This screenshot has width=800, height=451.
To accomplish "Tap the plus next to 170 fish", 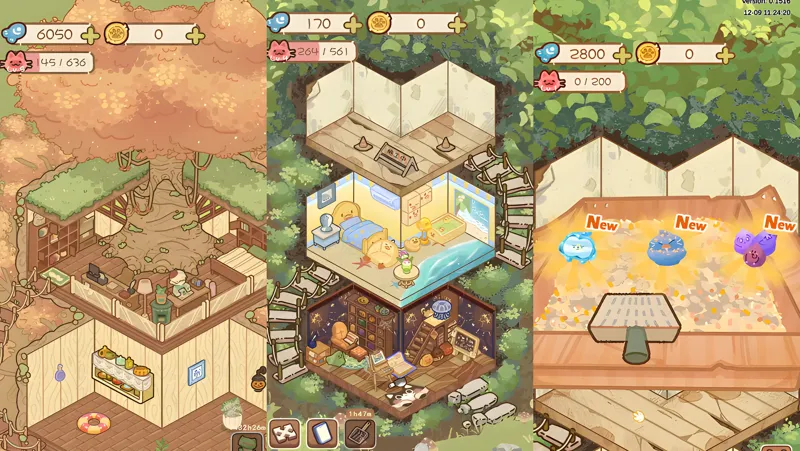I will 352,23.
